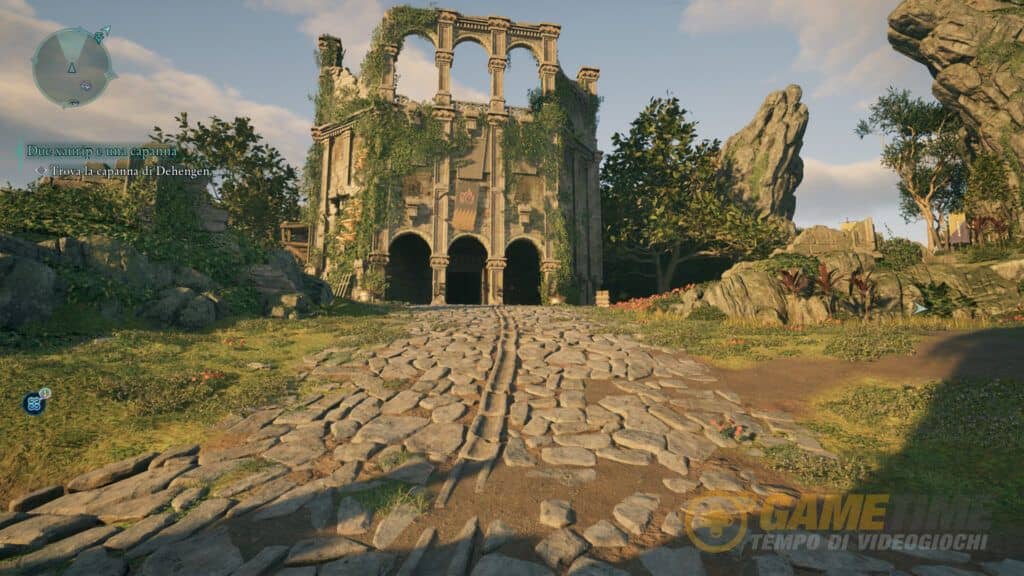1024x576 pixels.
Task: Click the GameTime watermark logo
Action: (x=718, y=523)
